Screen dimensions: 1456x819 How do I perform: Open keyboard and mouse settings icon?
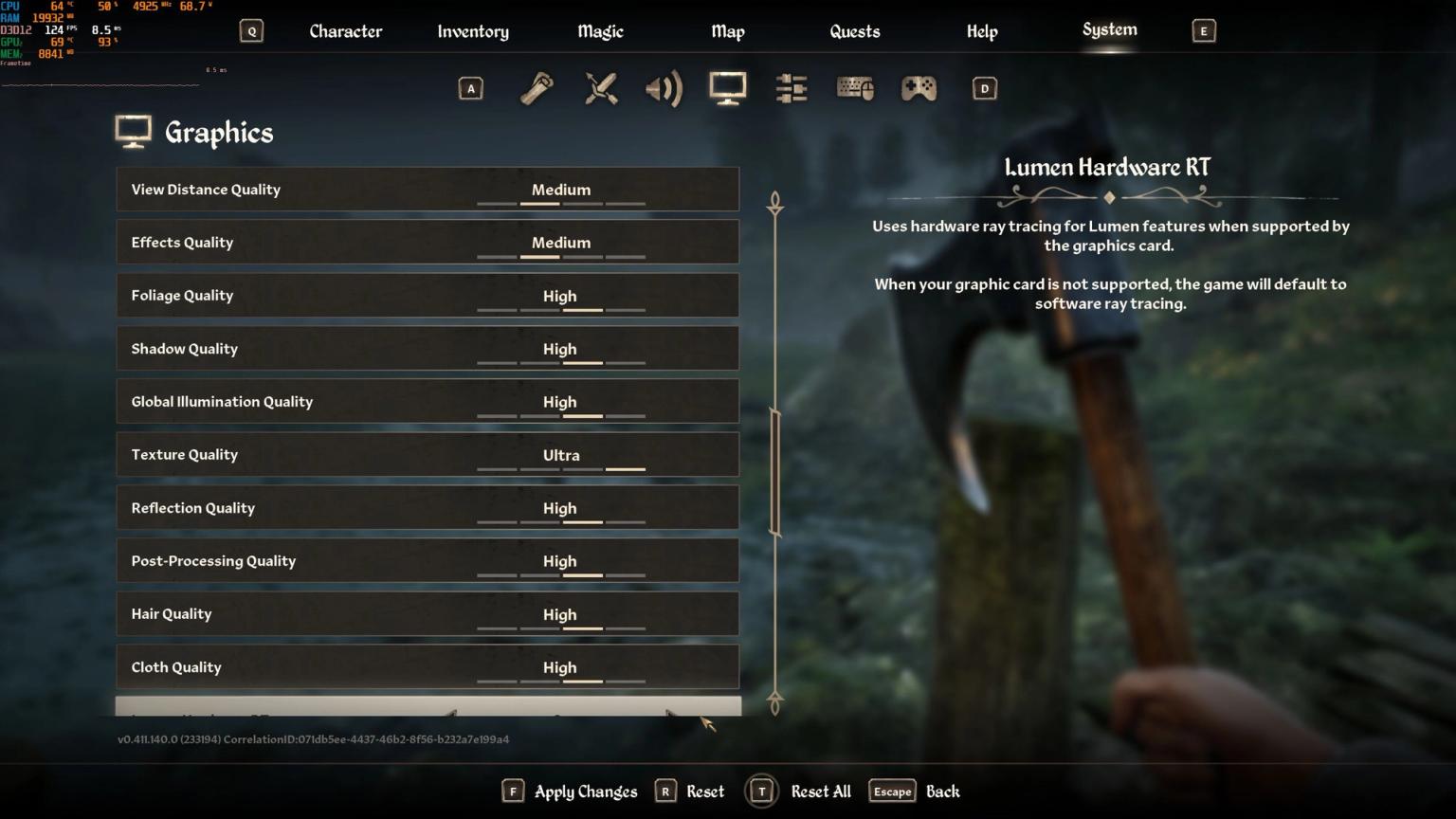click(x=854, y=88)
